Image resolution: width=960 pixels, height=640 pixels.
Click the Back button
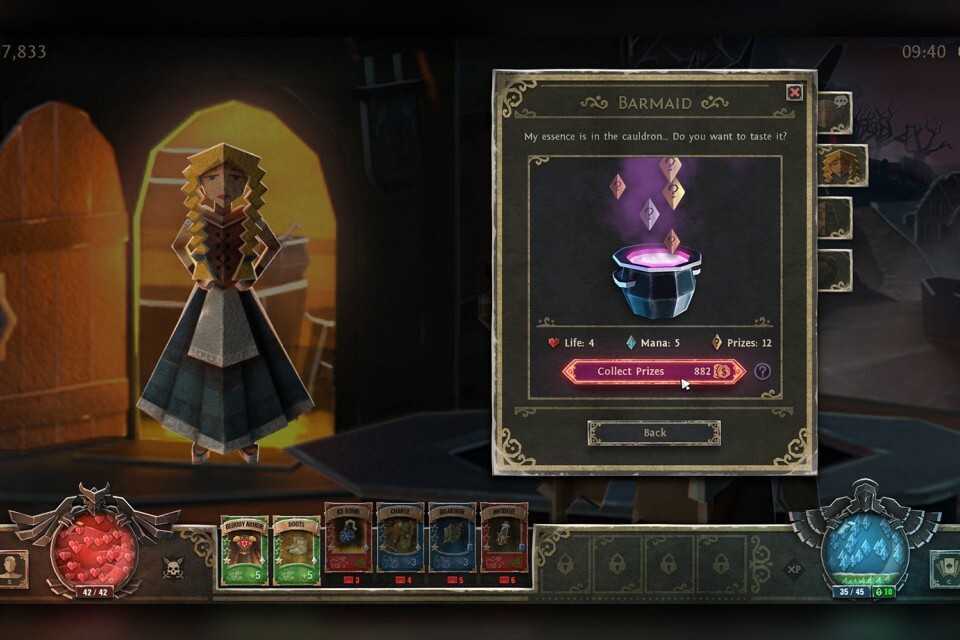tap(654, 433)
